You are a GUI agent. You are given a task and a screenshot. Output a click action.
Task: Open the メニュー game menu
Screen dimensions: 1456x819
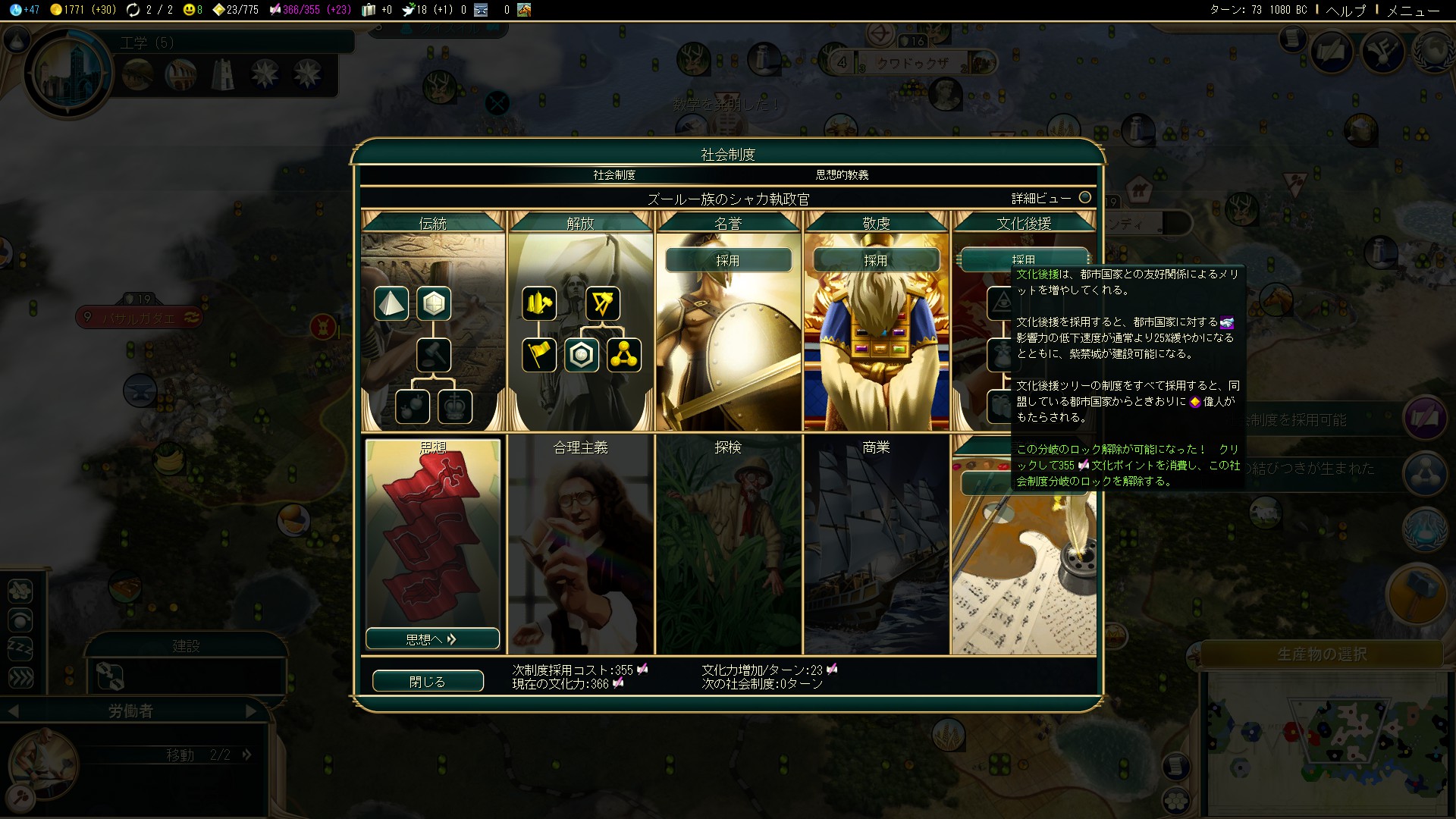coord(1413,10)
